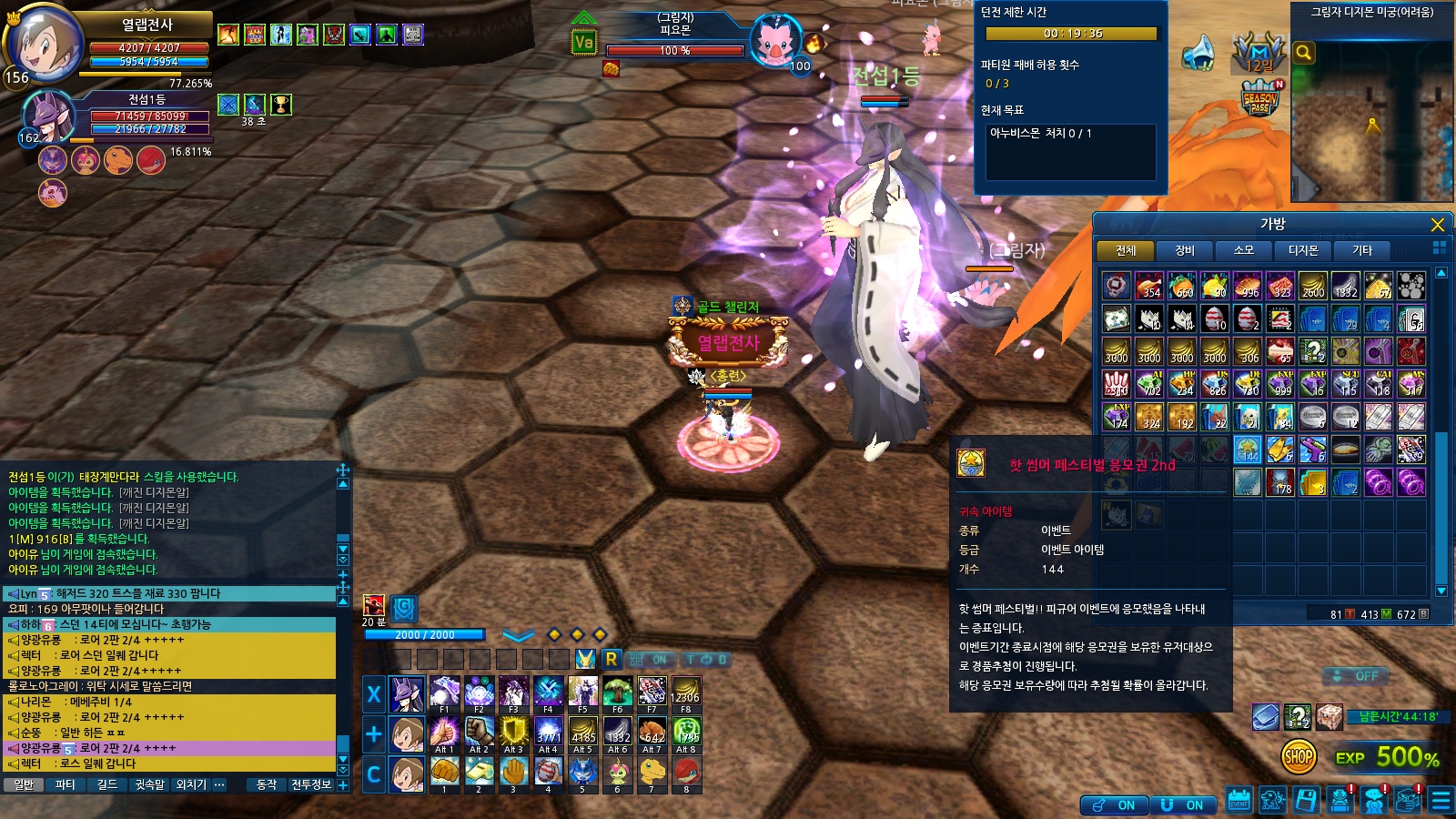Open the 소모 consumables tab
Screen dimensions: 1456x819
click(x=1243, y=250)
